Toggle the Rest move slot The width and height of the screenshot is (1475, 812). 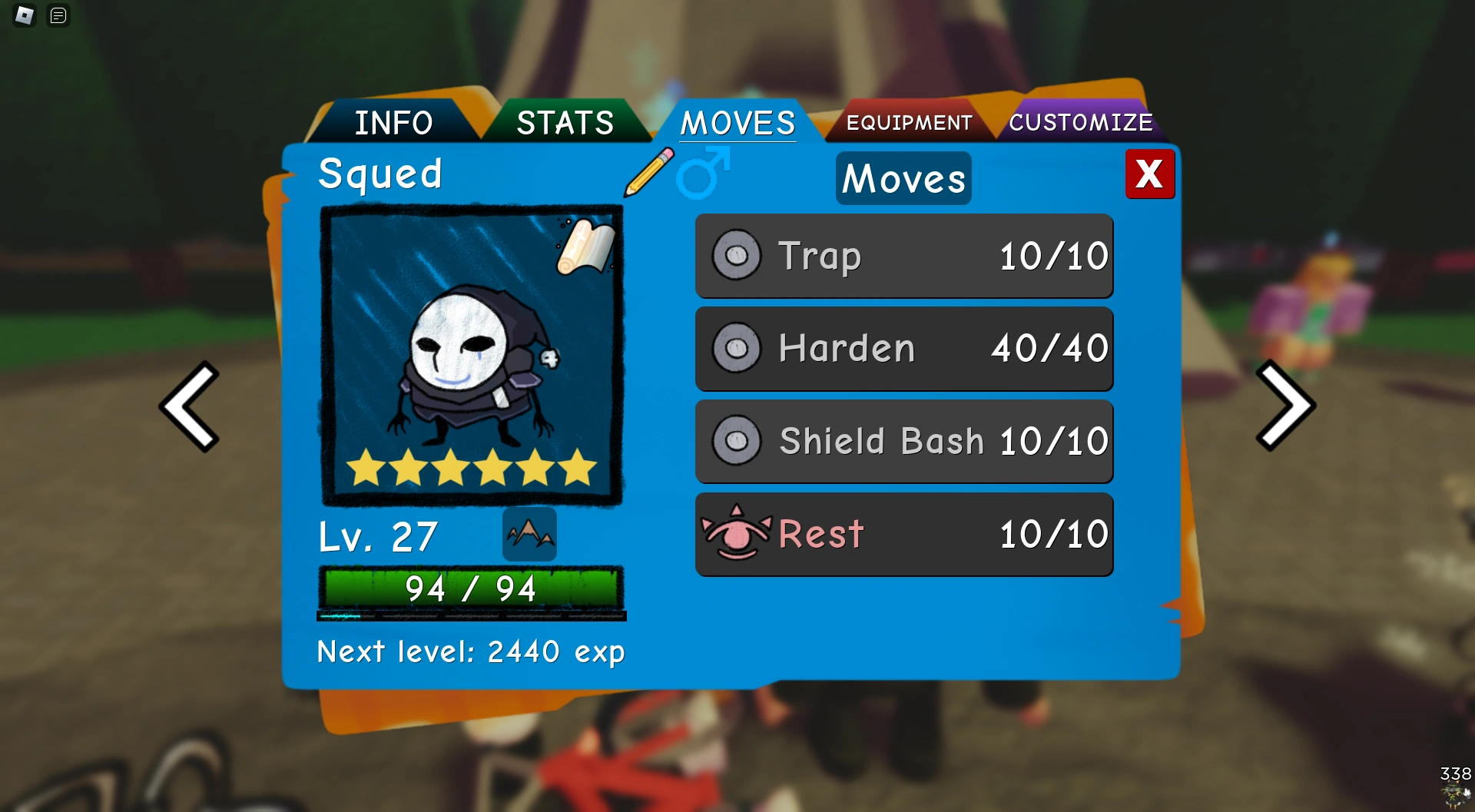[x=903, y=534]
